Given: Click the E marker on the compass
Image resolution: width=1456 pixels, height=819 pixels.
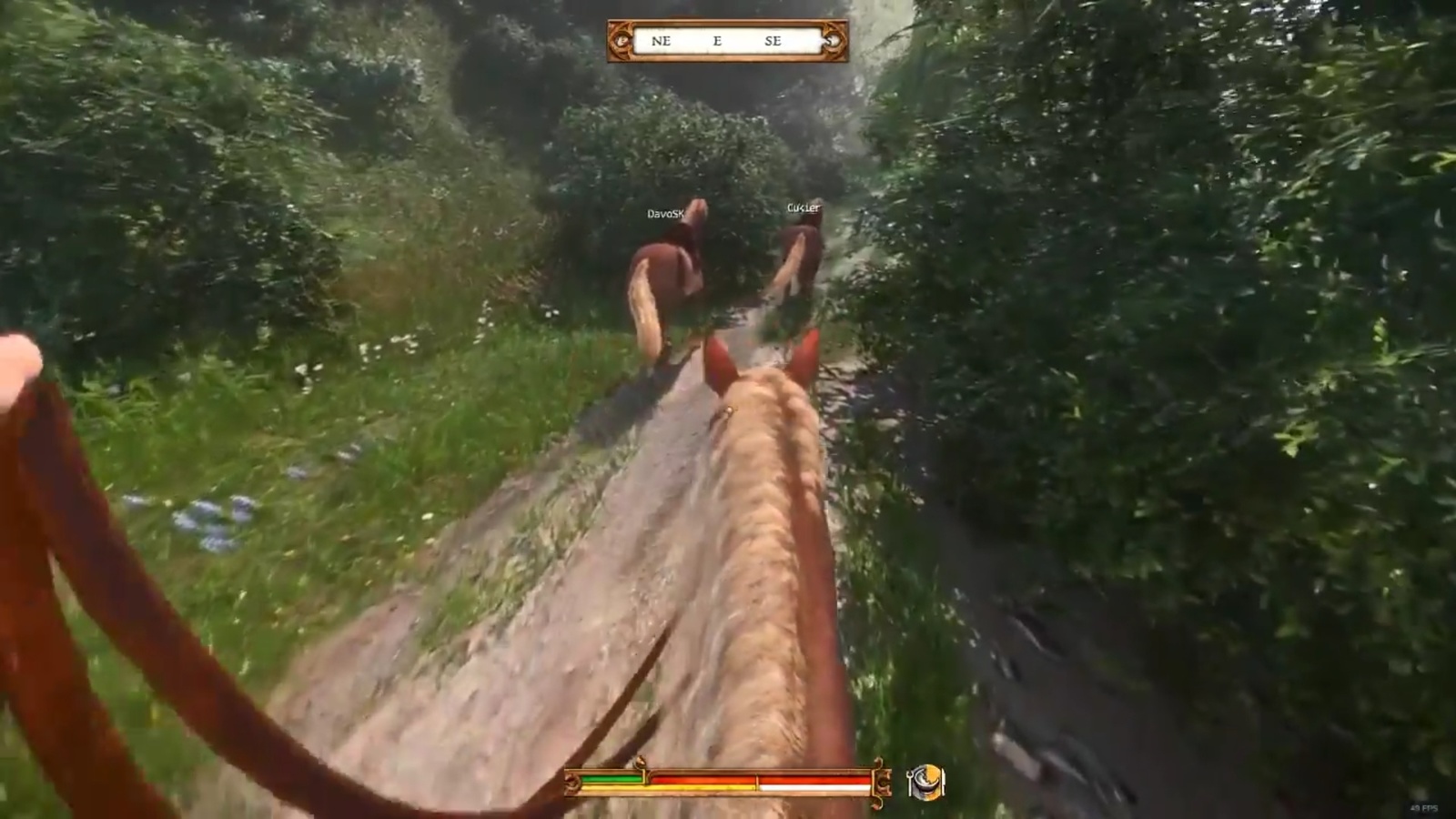Looking at the screenshot, I should click(718, 41).
